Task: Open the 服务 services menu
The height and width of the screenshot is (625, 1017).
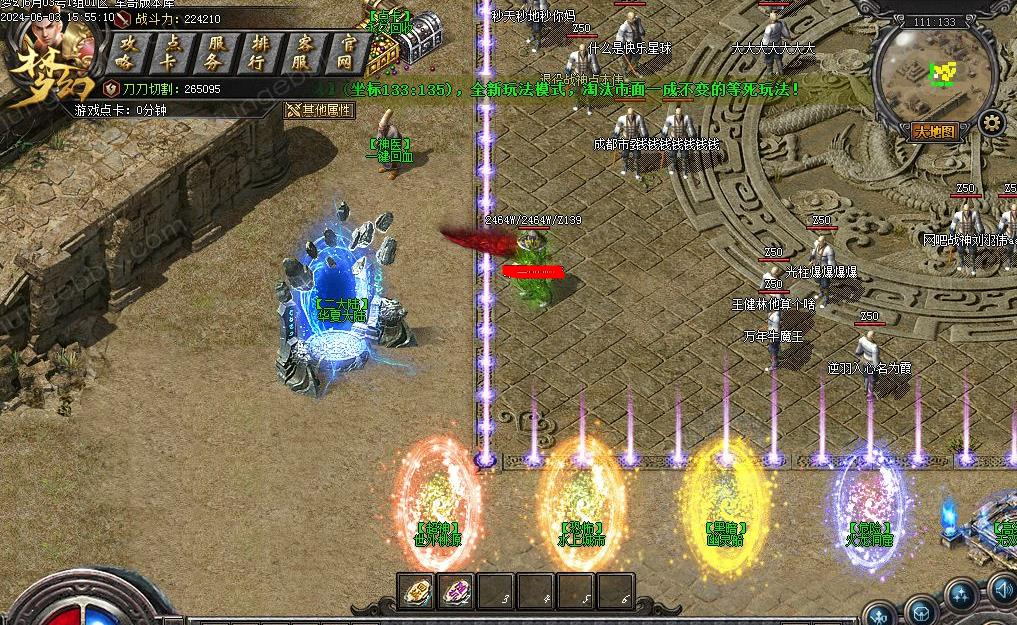Action: point(215,52)
